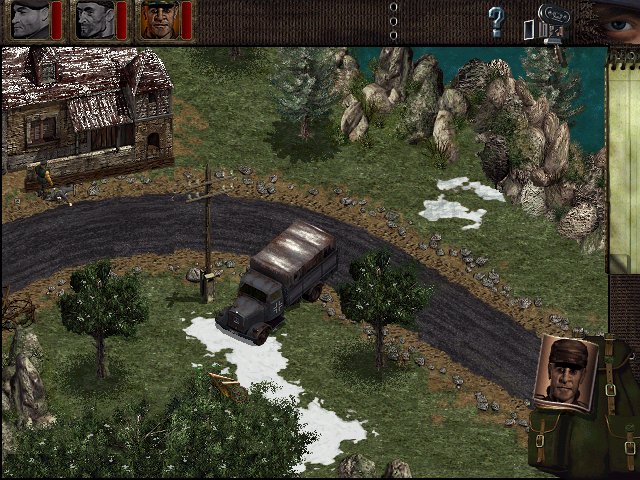
Task: Open help with the question mark icon
Action: [x=495, y=21]
